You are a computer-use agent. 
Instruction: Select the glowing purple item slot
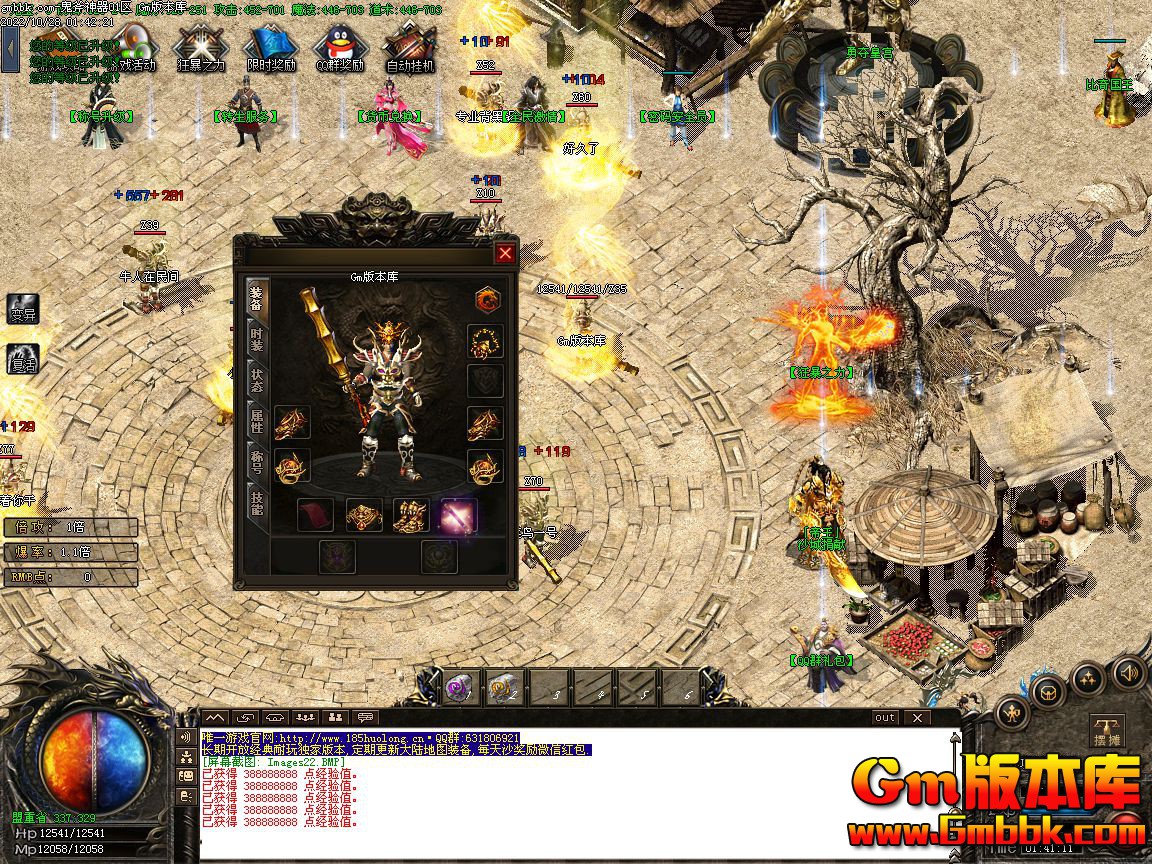coord(458,516)
